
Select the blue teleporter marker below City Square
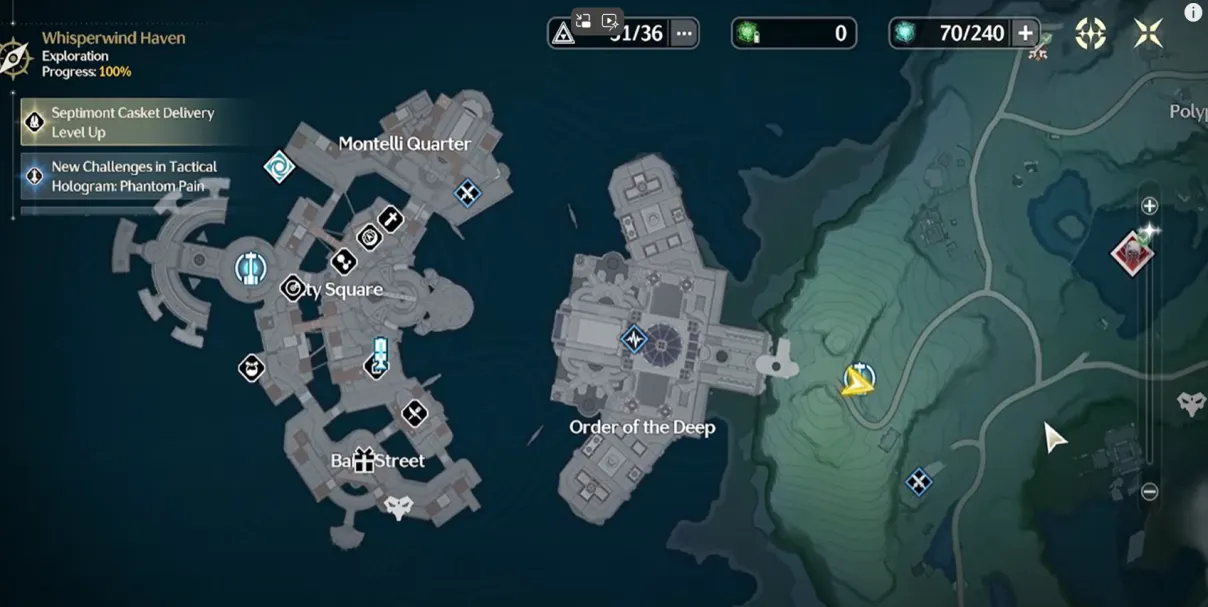pyautogui.click(x=378, y=357)
